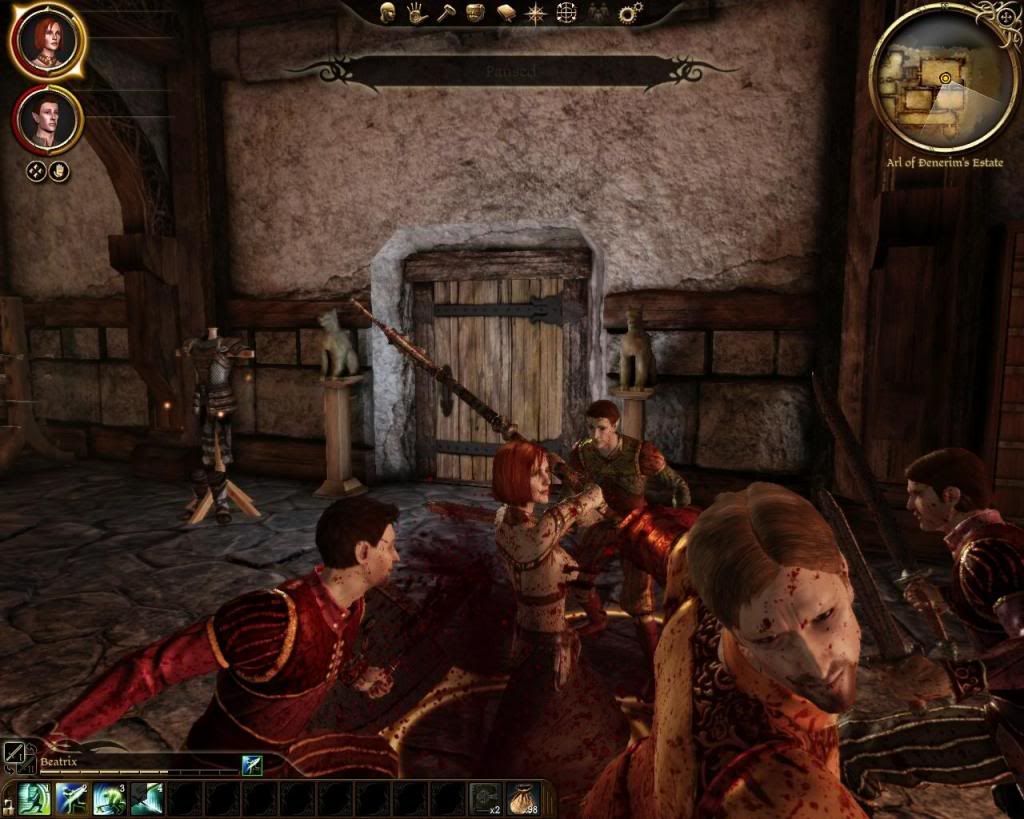Toggle the hand-shaped hold position button
This screenshot has width=1024, height=819.
(x=59, y=171)
